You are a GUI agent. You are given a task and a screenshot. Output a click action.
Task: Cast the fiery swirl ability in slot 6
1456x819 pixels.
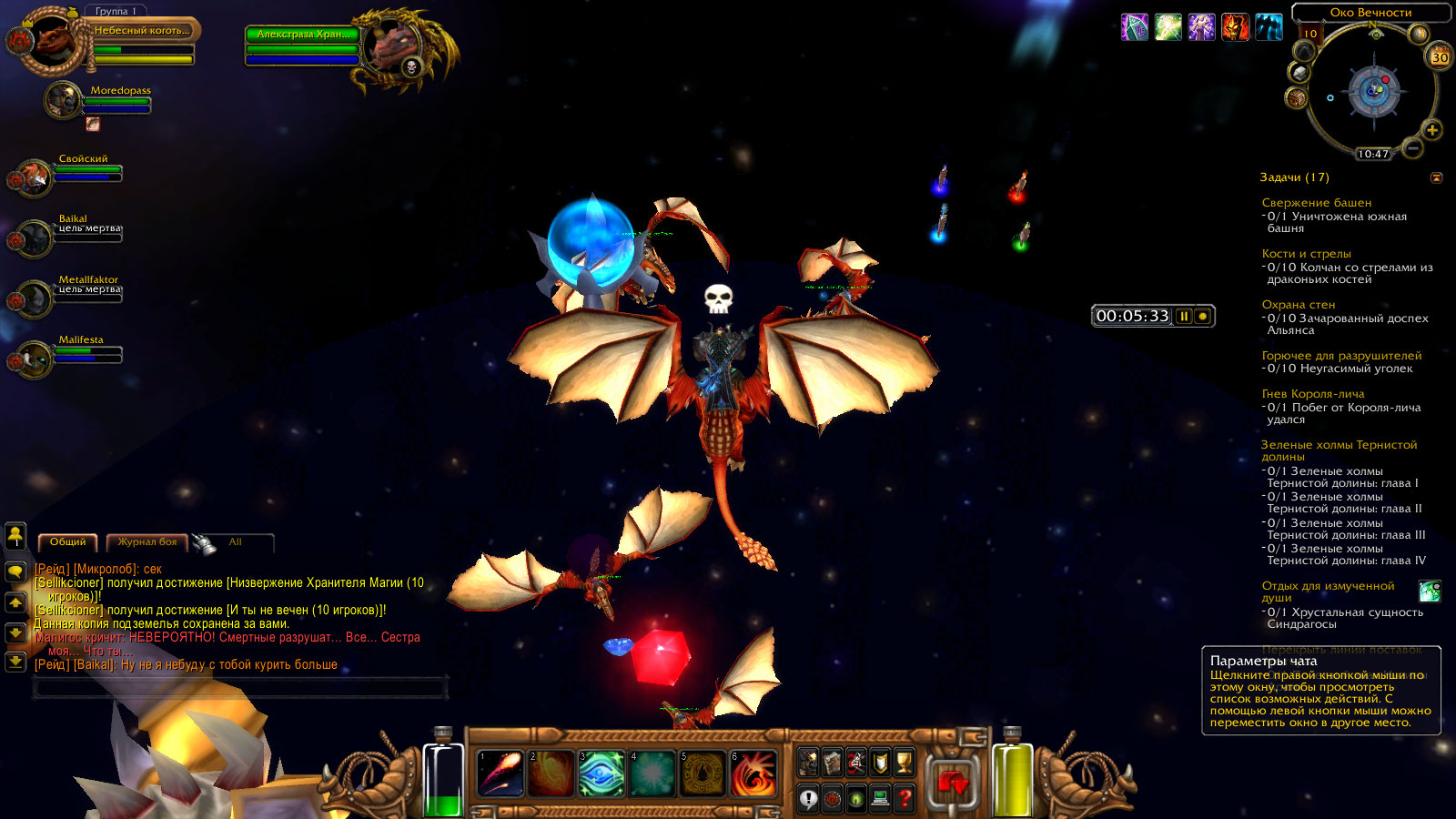coord(754,773)
